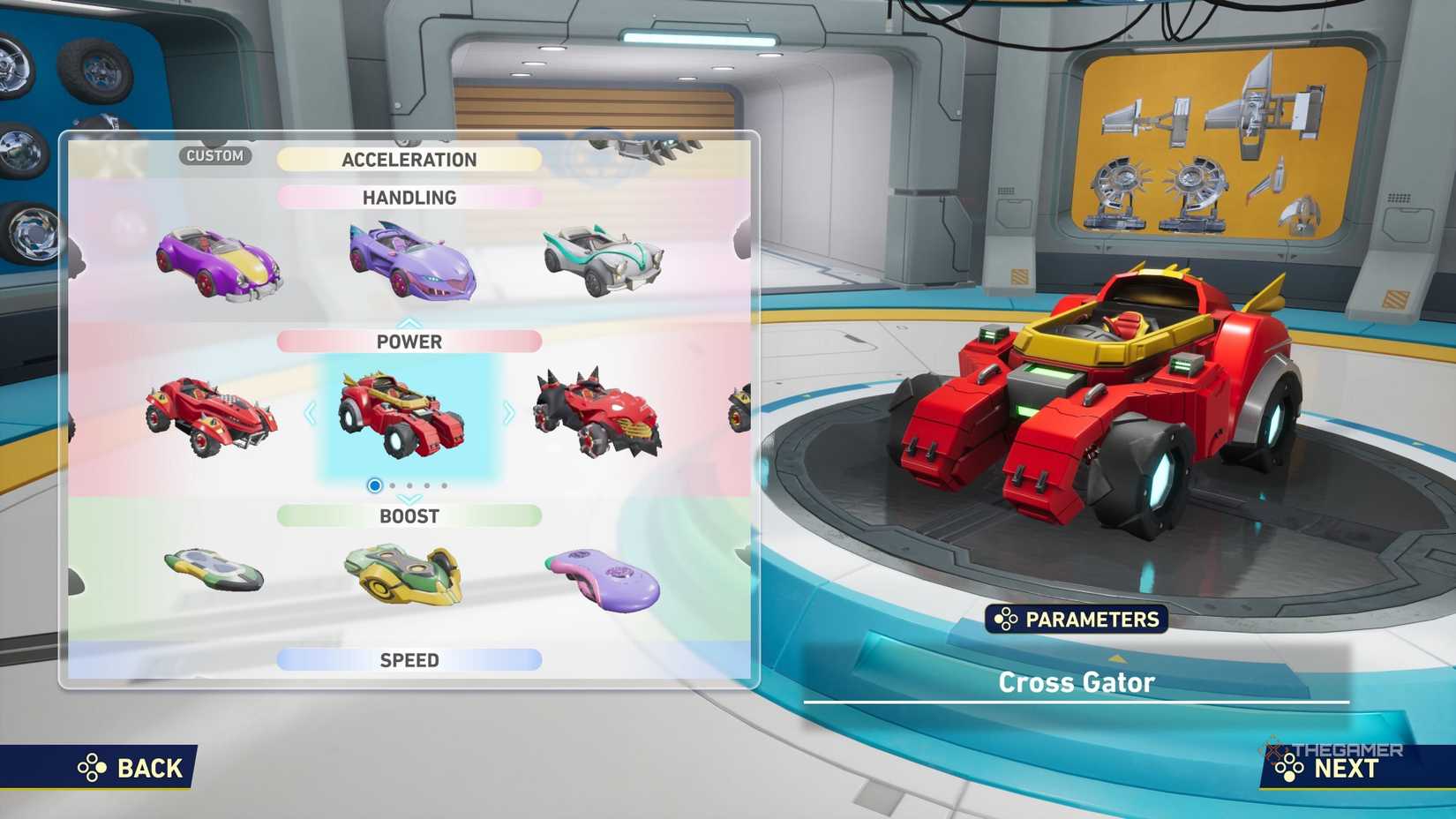Toggle the Custom badge at the top
The image size is (1456, 819).
[x=215, y=155]
